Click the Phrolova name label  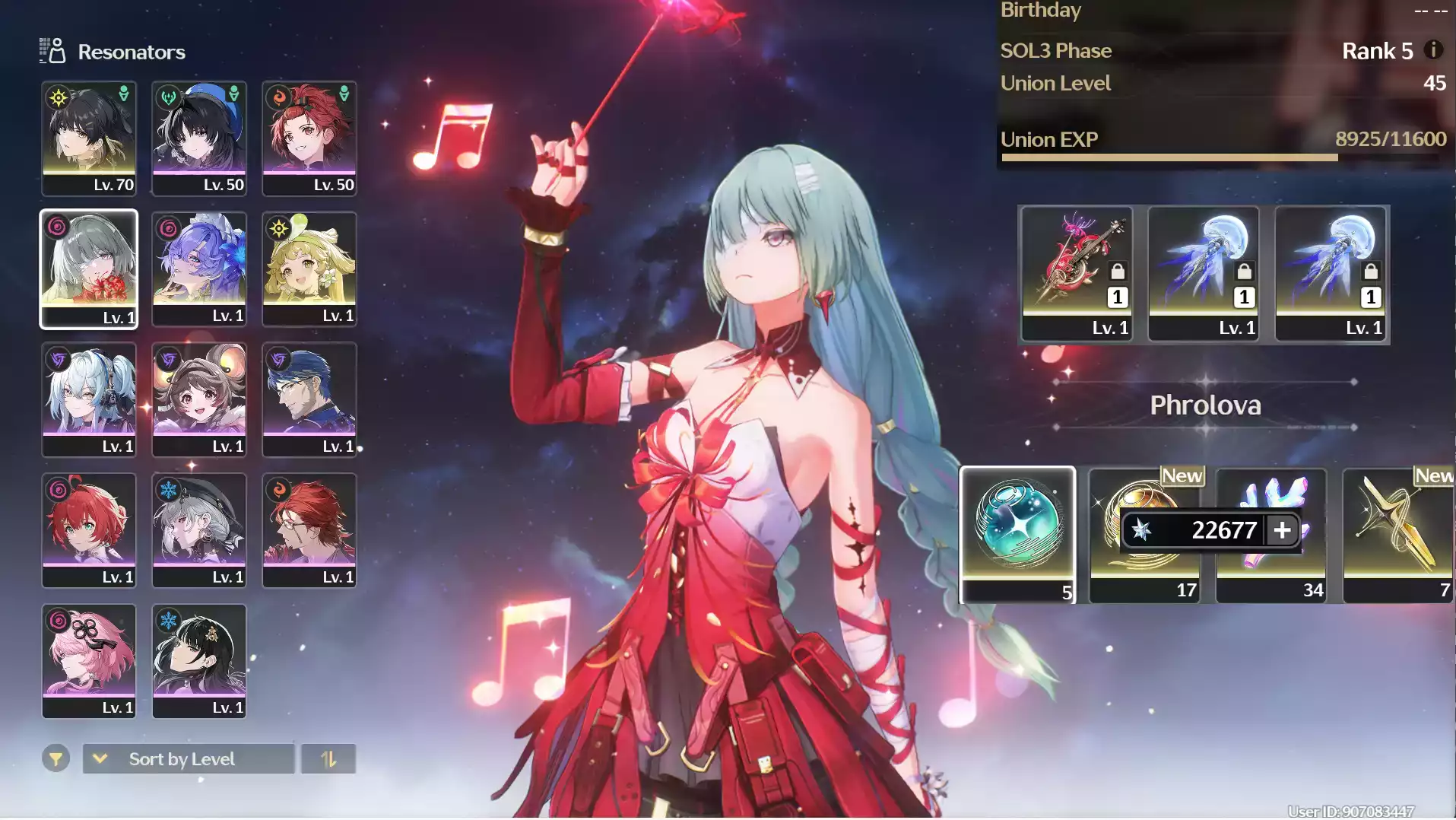coord(1205,405)
